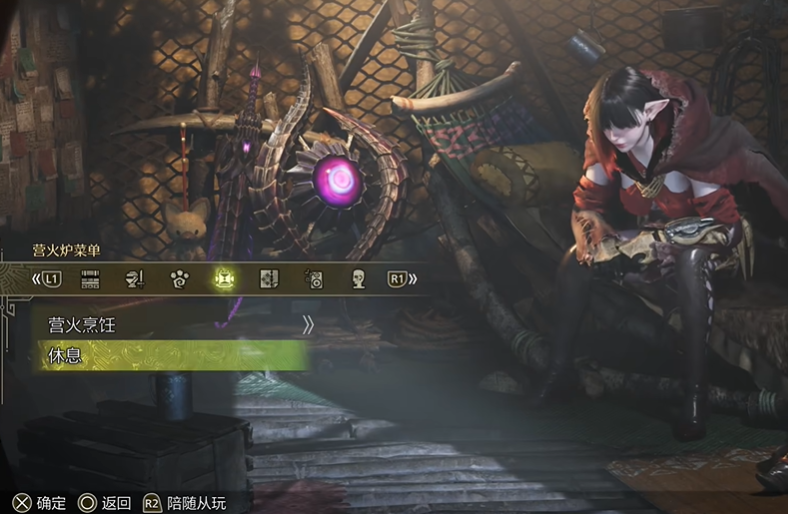Select the 休息 (rest) option
This screenshot has width=788, height=514.
pyautogui.click(x=170, y=355)
